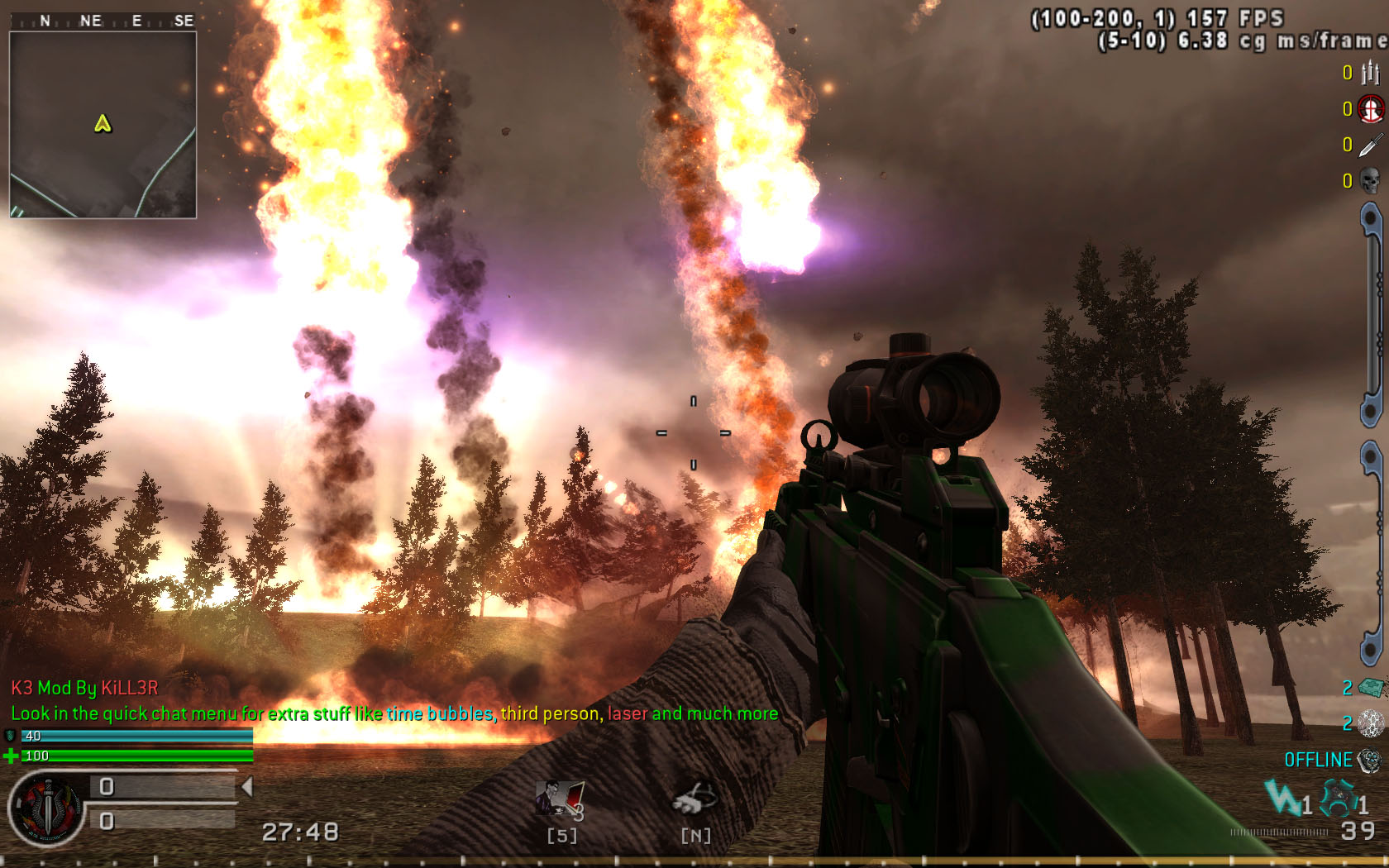Click the K3 Mod quick chat tip message
This screenshot has width=1389, height=868.
coord(394,713)
